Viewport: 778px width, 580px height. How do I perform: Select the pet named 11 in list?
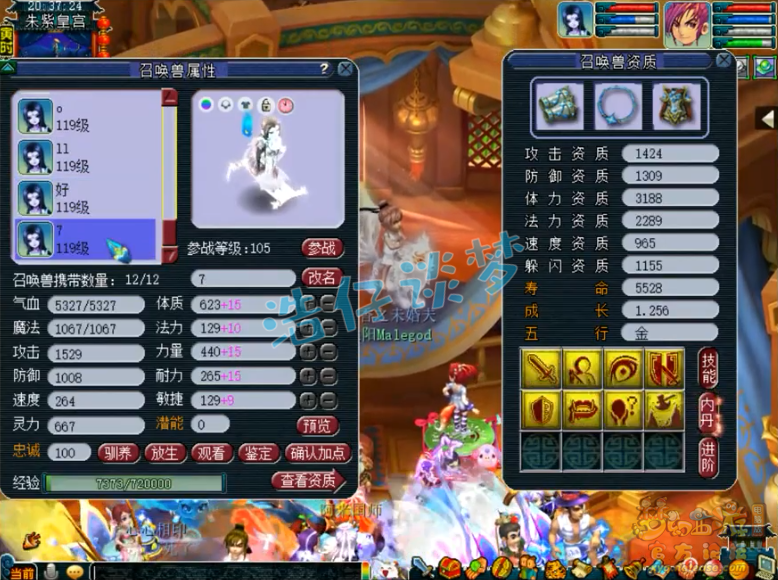[x=86, y=156]
